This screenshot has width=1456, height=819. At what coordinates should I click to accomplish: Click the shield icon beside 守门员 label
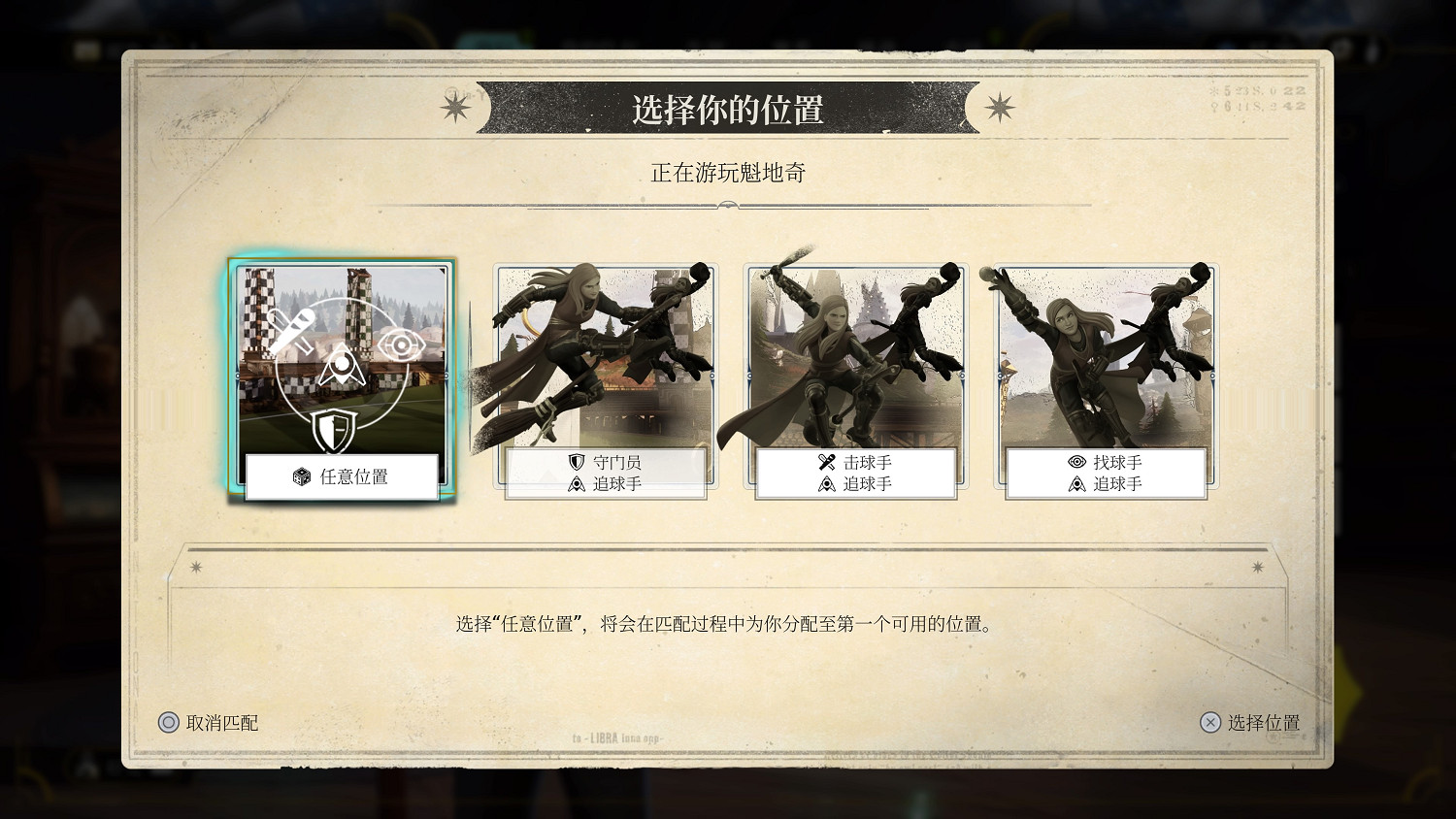coord(577,462)
